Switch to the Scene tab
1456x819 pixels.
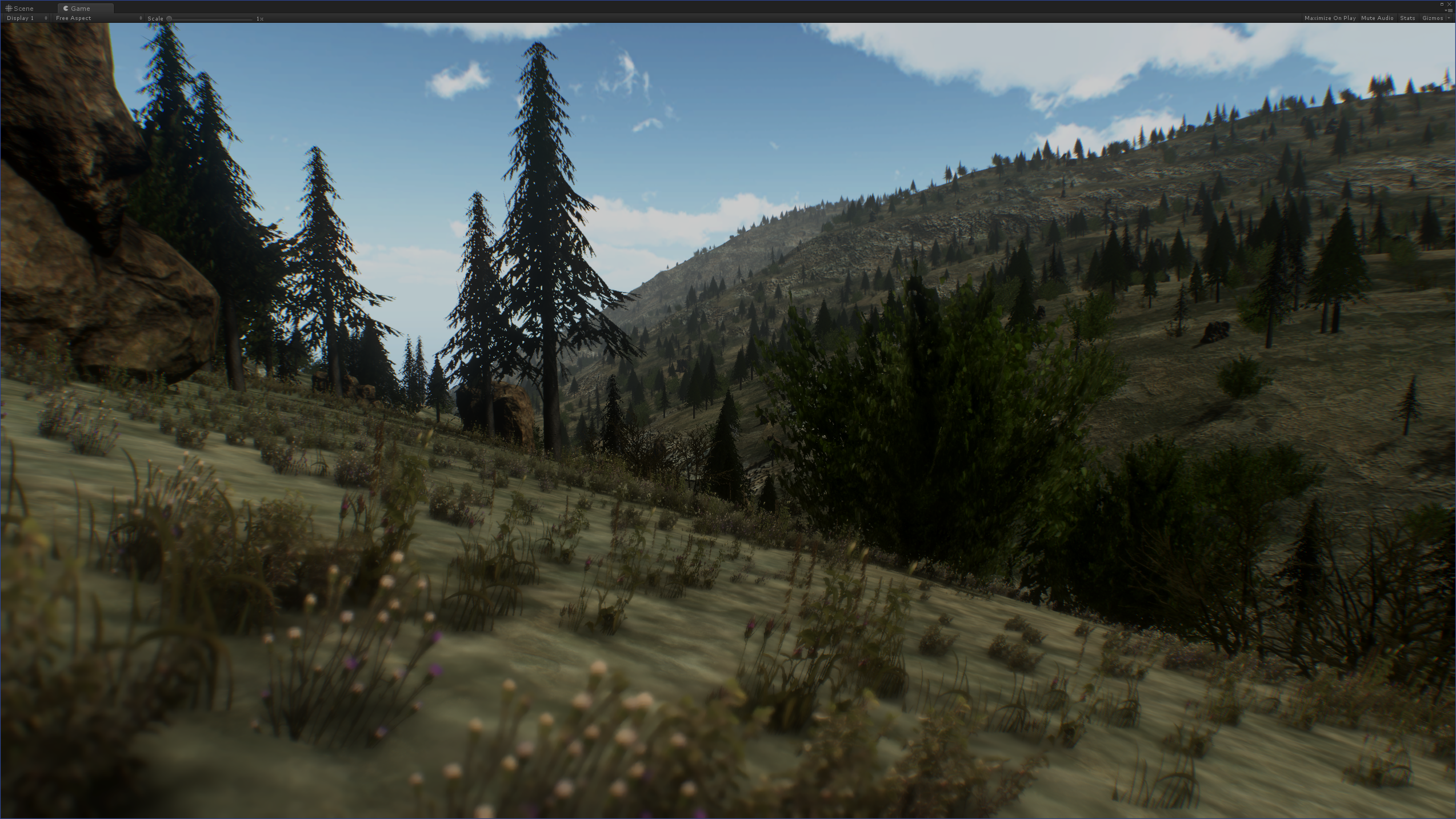click(21, 9)
